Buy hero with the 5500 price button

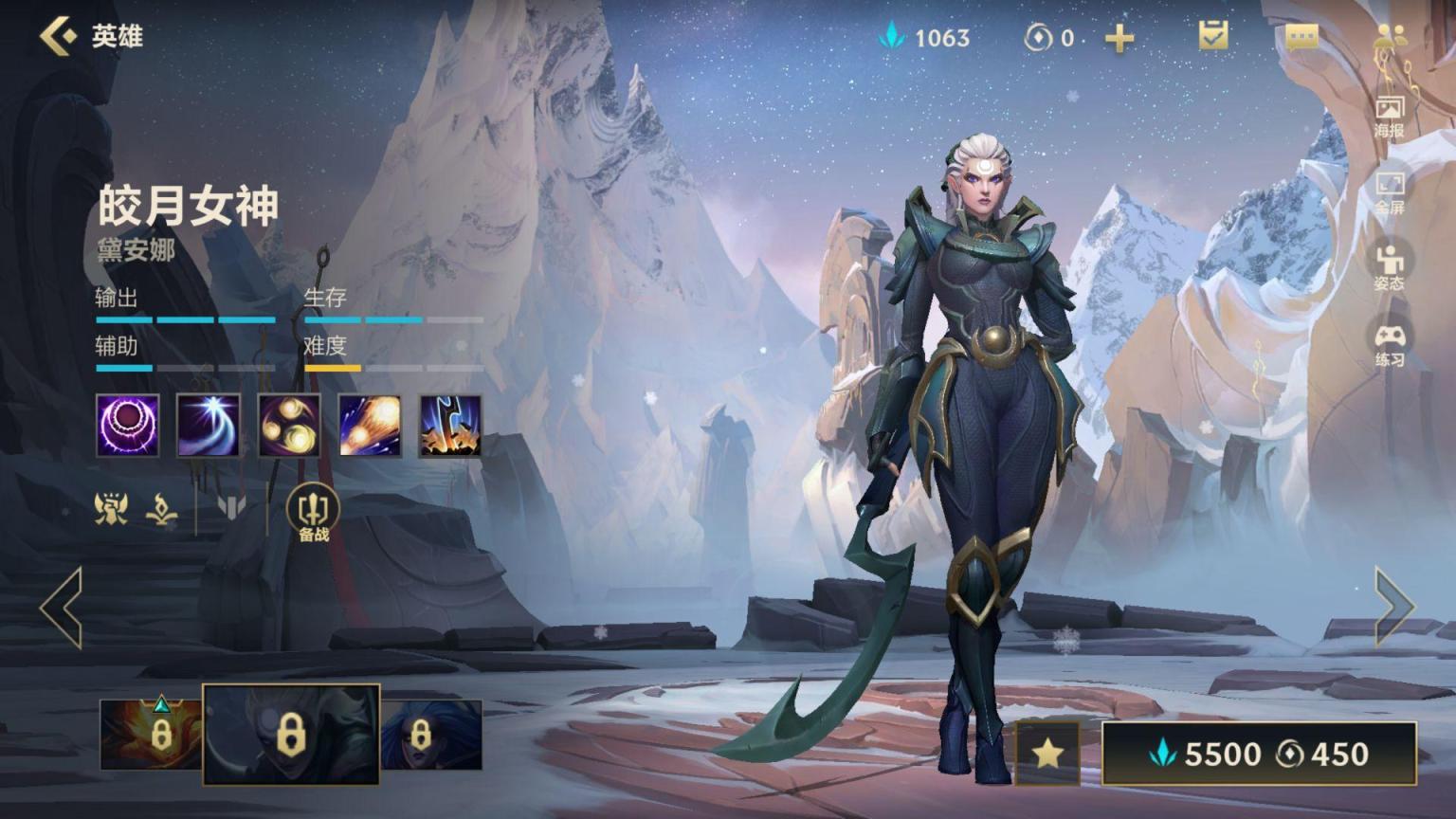(1259, 754)
